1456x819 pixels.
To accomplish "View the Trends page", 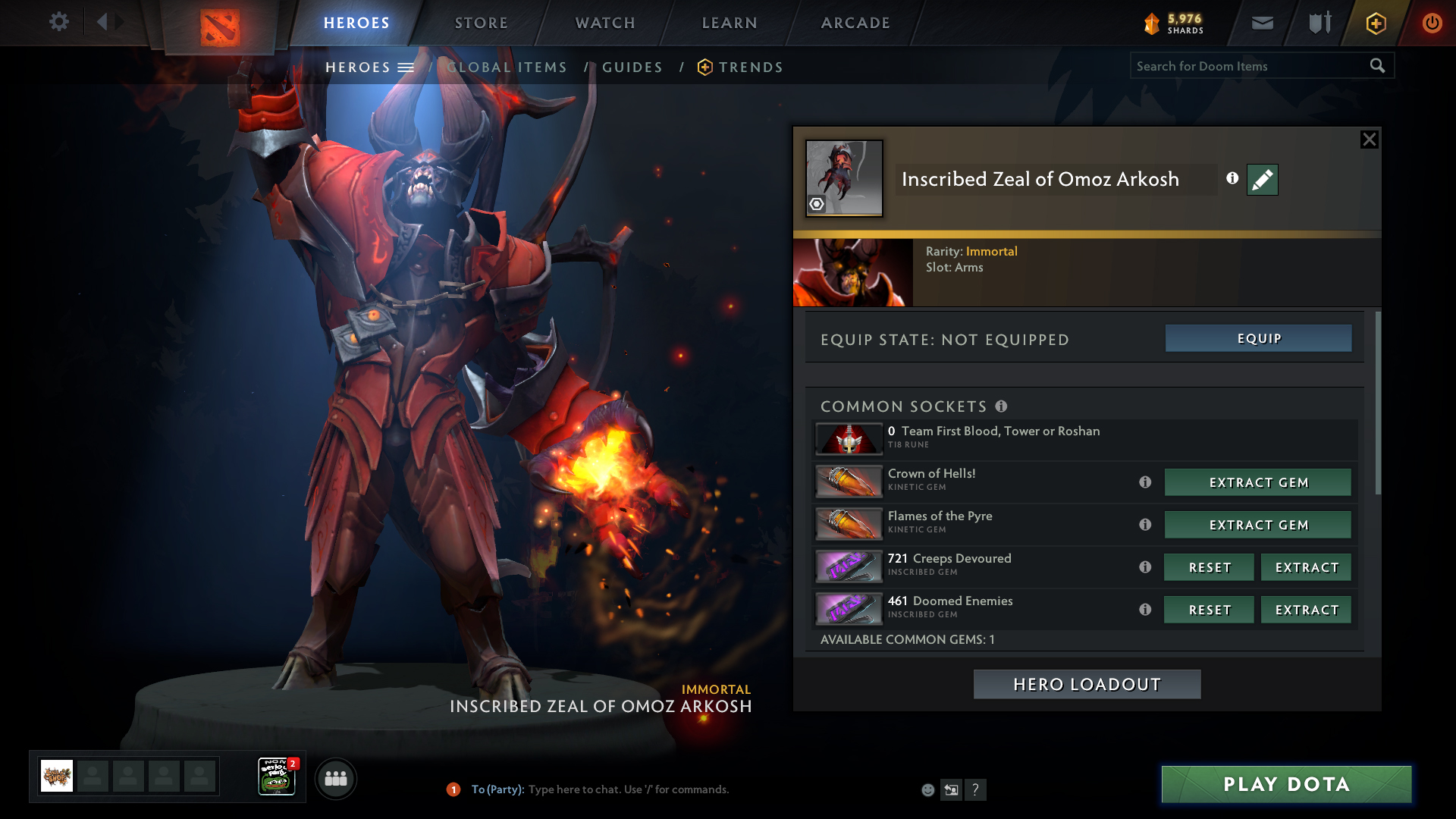I will (x=750, y=67).
